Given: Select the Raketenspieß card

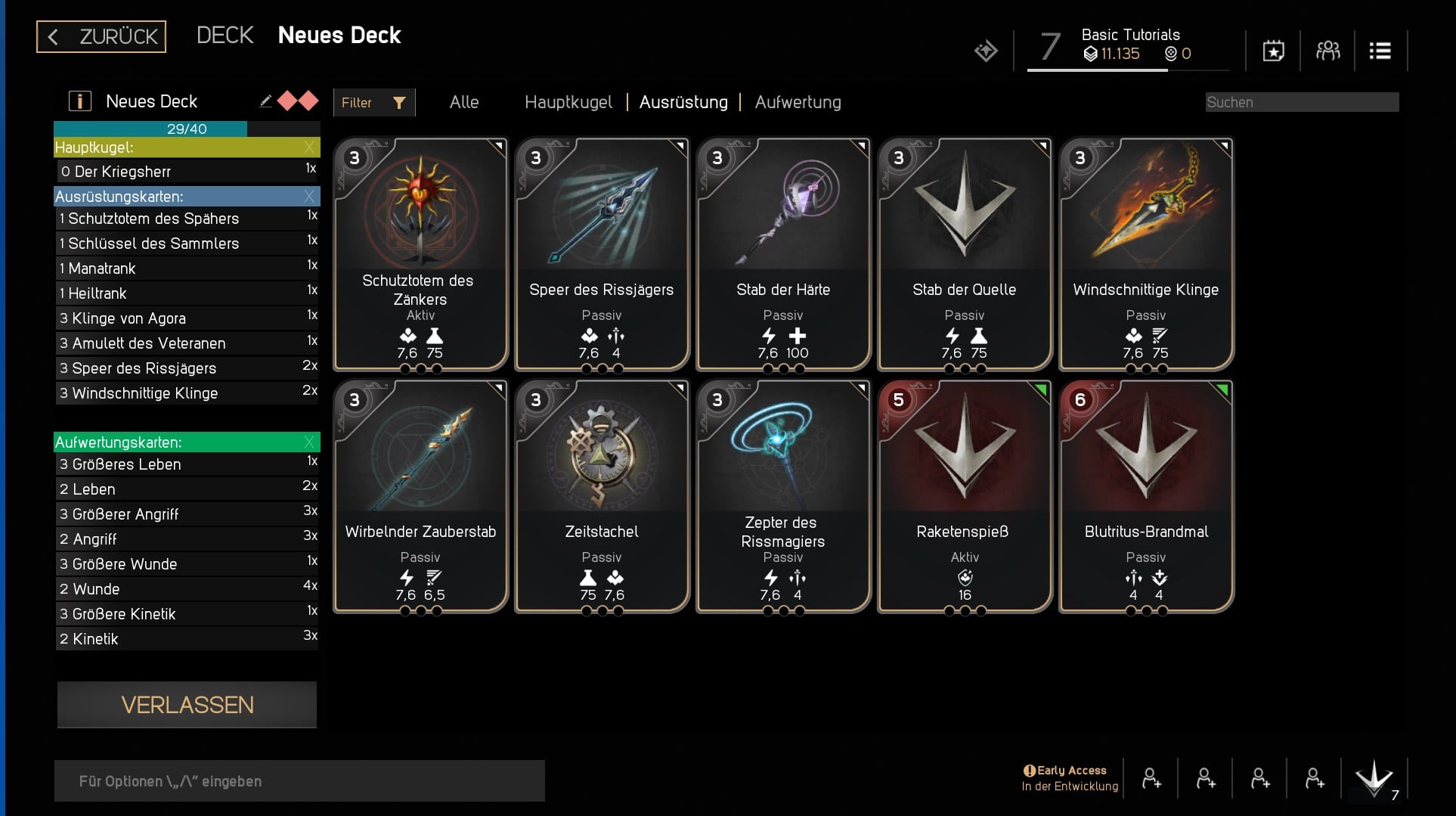Looking at the screenshot, I should 965,496.
